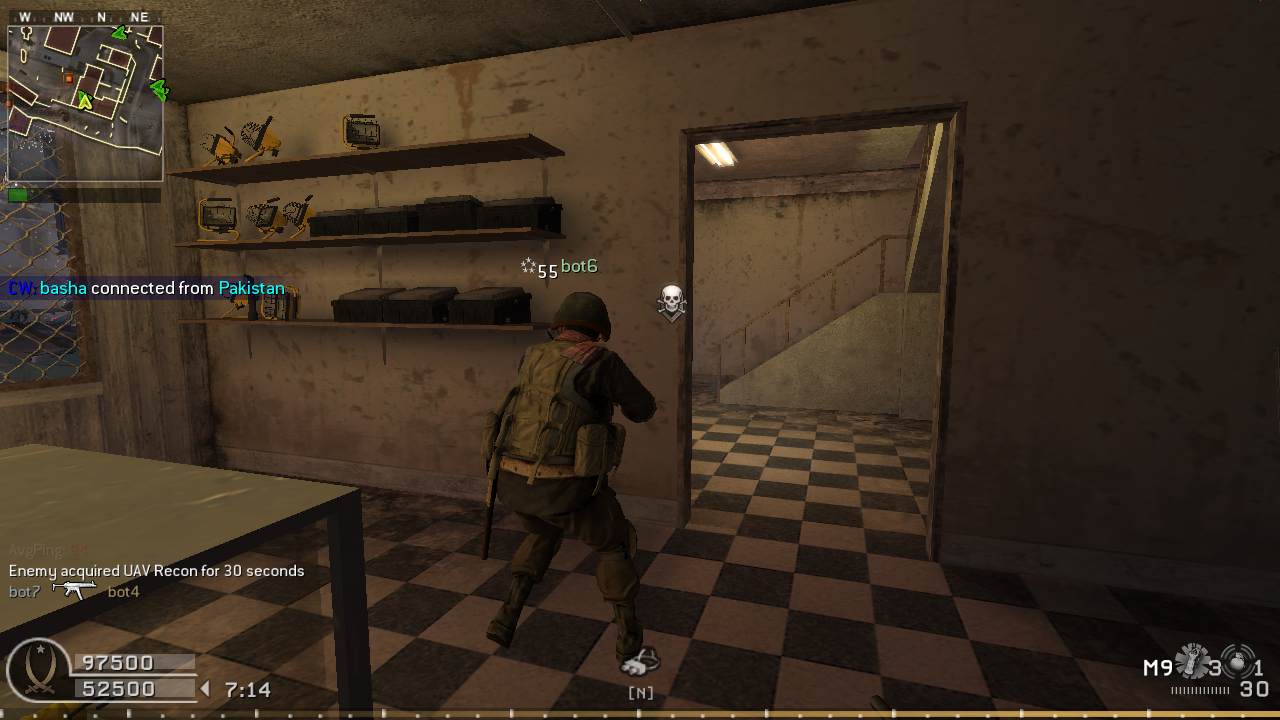The image size is (1280, 720).
Task: Click the compass heading strip
Action: pyautogui.click(x=85, y=17)
